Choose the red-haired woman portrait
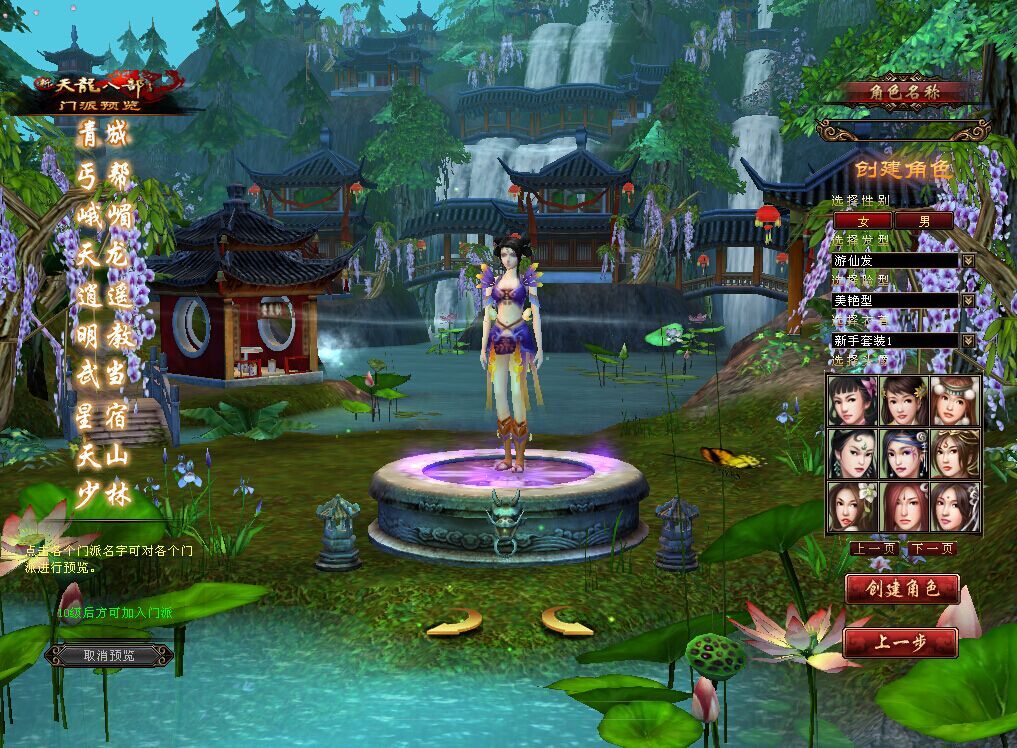Screen dimensions: 1017x748 [904, 507]
